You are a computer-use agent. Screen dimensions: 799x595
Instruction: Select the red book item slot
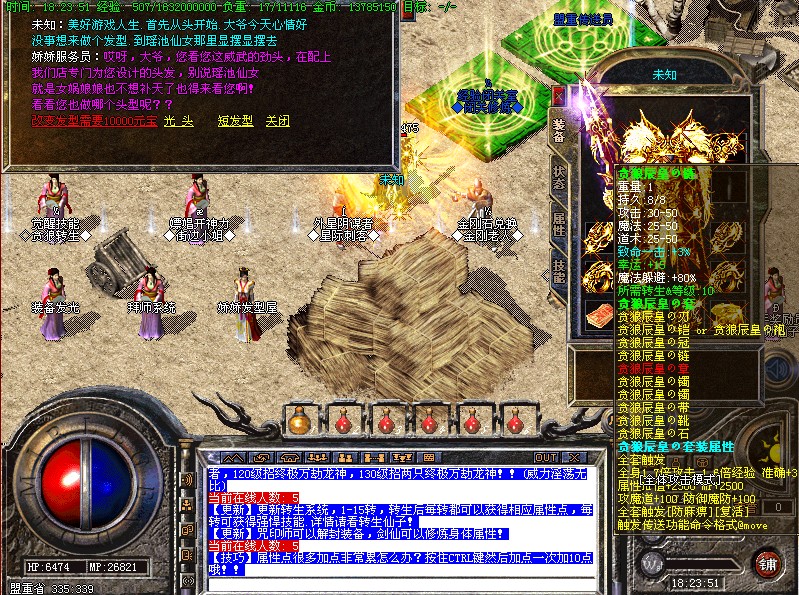600,313
